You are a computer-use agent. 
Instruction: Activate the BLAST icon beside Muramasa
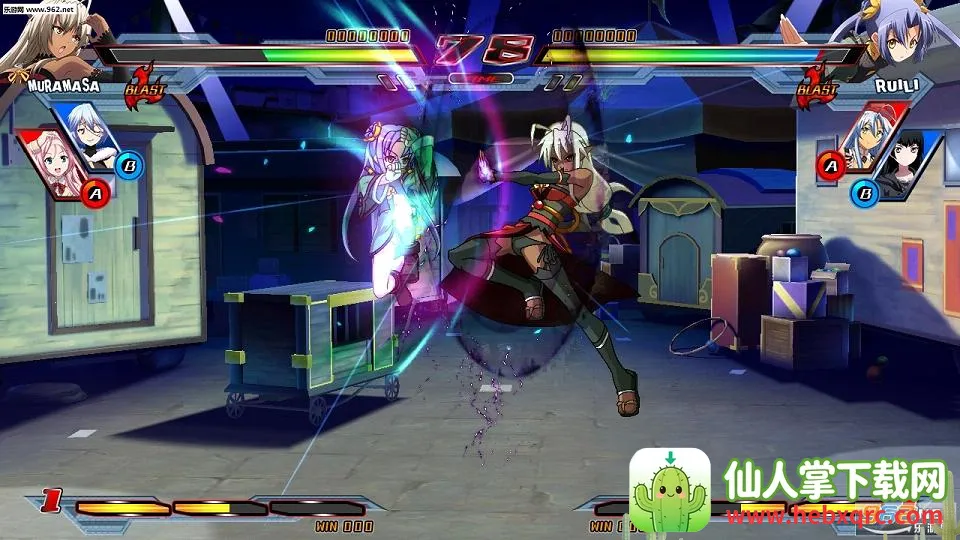(143, 85)
